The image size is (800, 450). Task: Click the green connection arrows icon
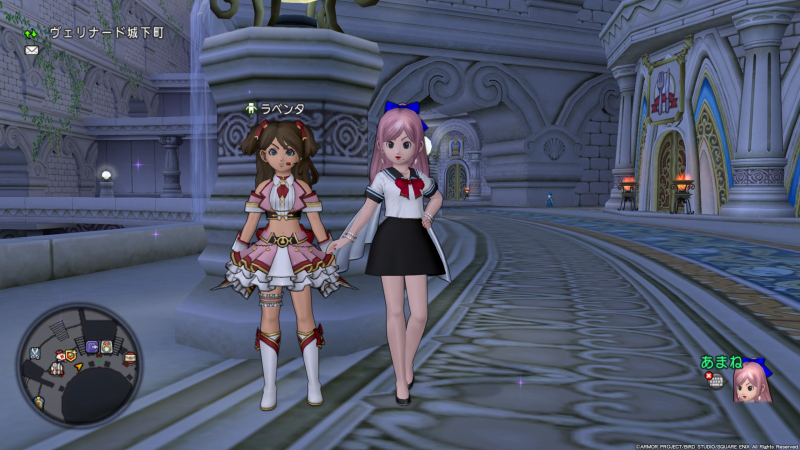[x=34, y=33]
